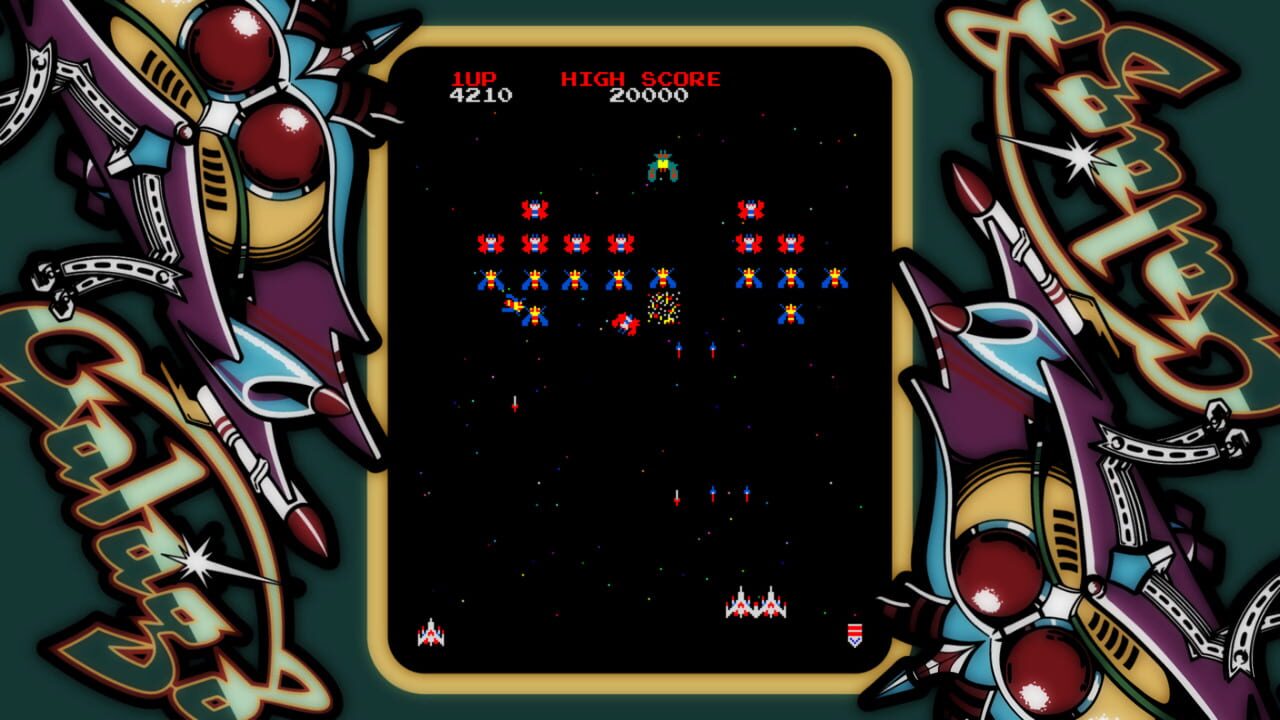This screenshot has width=1280, height=720.
Task: Toggle the rightmost blue bee in formation
Action: coord(834,278)
